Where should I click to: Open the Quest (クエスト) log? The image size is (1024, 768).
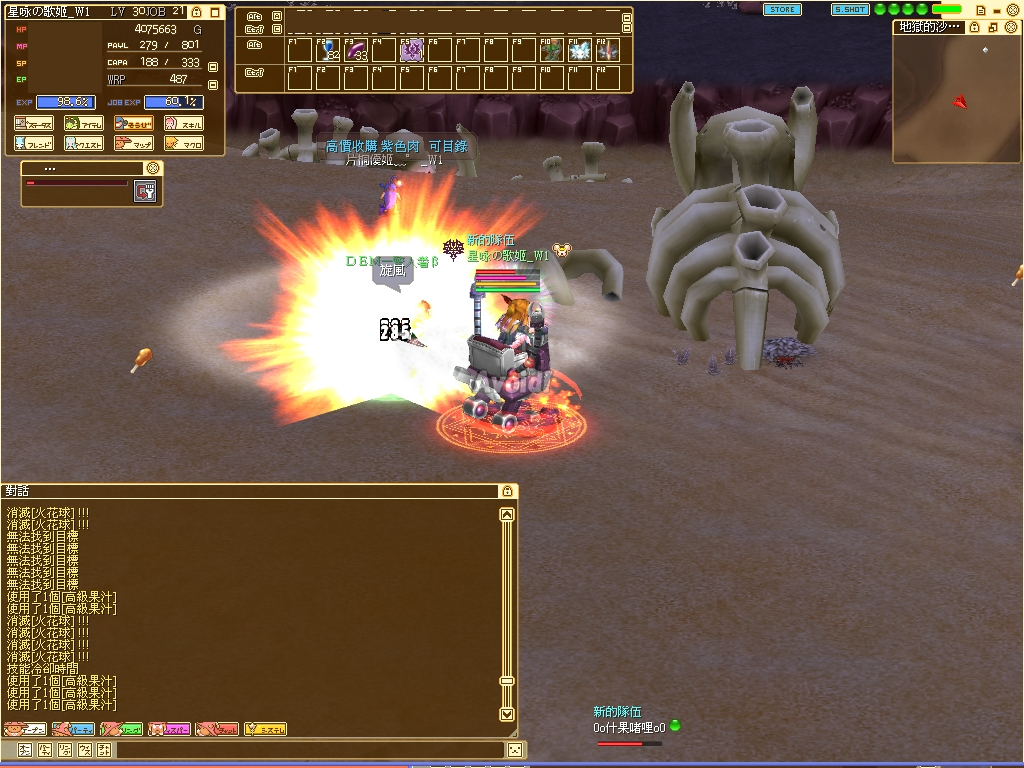pos(84,143)
